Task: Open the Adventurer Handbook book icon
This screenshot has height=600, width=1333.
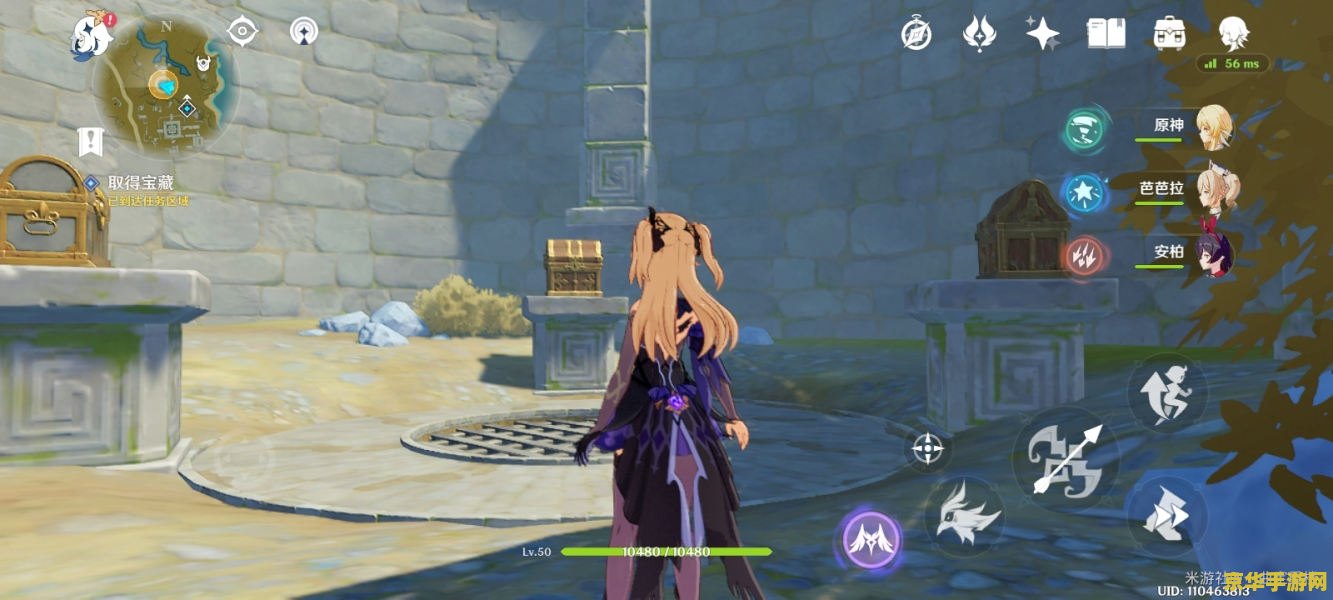Action: [x=1106, y=34]
